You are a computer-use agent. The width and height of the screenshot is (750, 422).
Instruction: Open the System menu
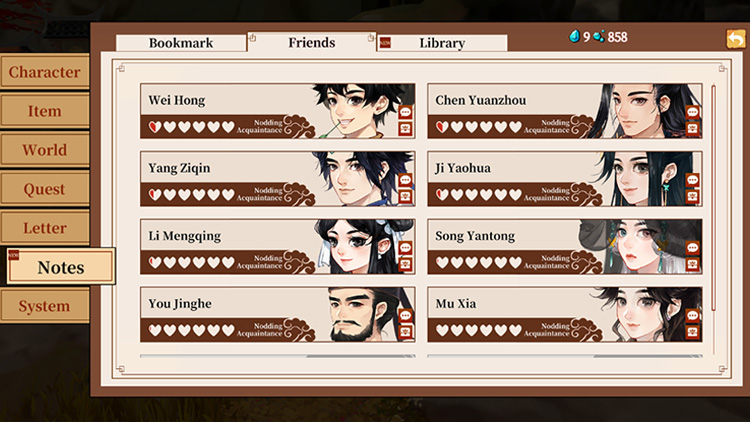pos(44,306)
